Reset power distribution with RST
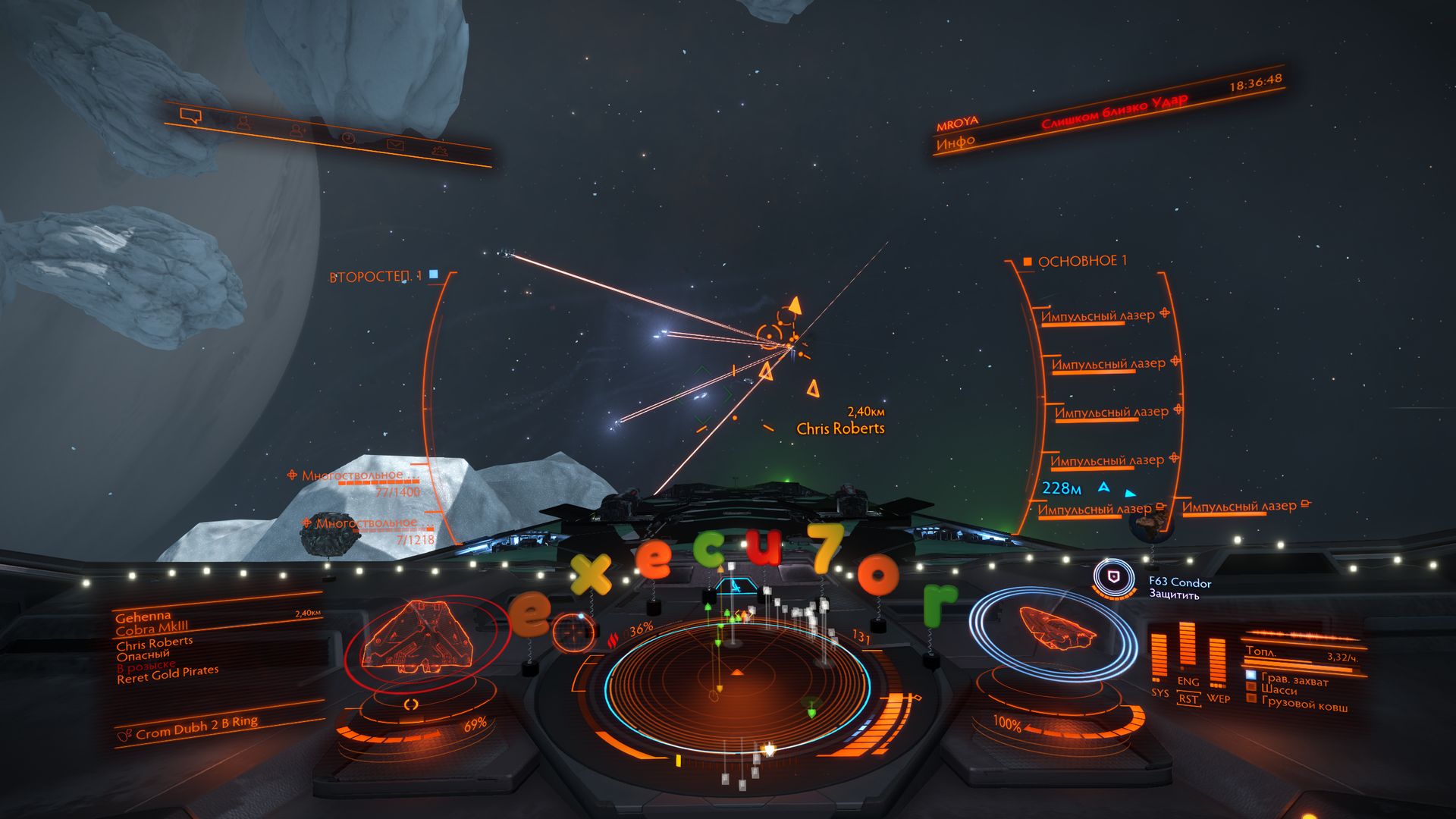The width and height of the screenshot is (1456, 819). click(1188, 699)
